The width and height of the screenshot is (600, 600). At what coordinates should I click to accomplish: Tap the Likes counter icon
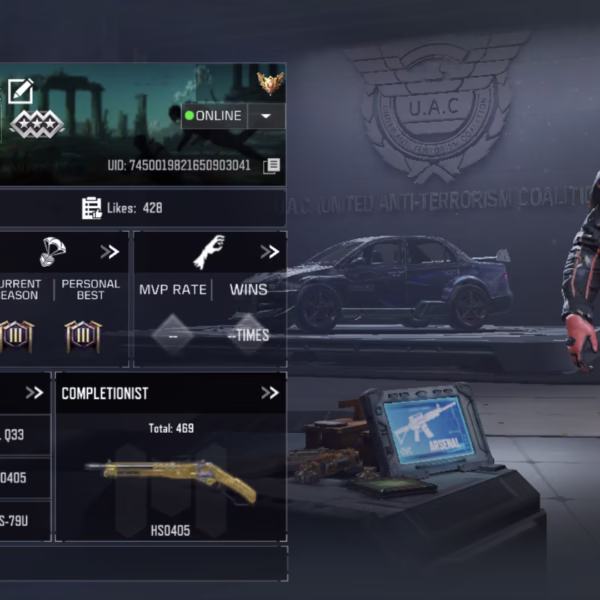91,208
